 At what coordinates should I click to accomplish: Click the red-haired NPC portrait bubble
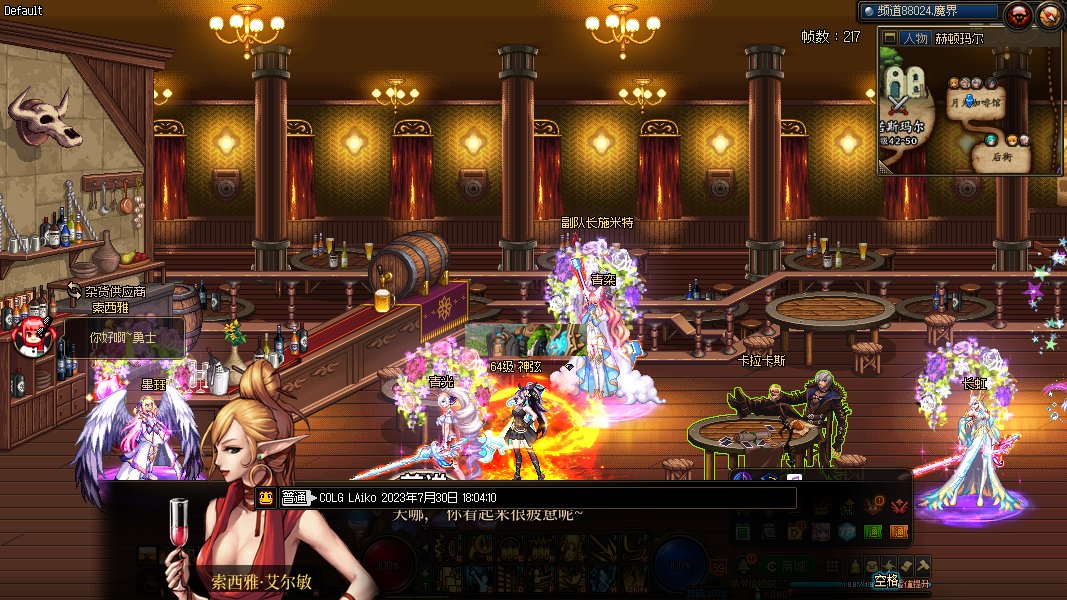(x=32, y=335)
